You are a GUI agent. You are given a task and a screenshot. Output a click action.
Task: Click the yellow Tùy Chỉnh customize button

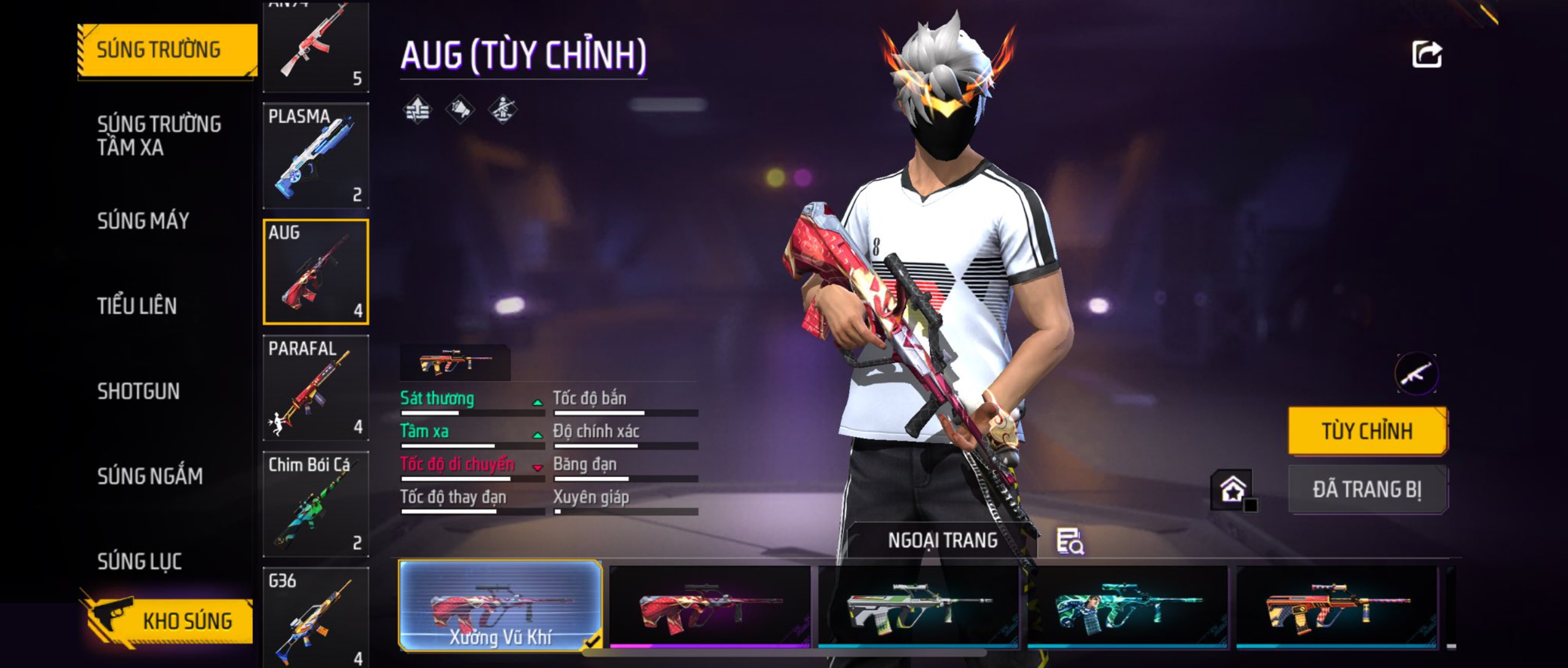pos(1367,431)
